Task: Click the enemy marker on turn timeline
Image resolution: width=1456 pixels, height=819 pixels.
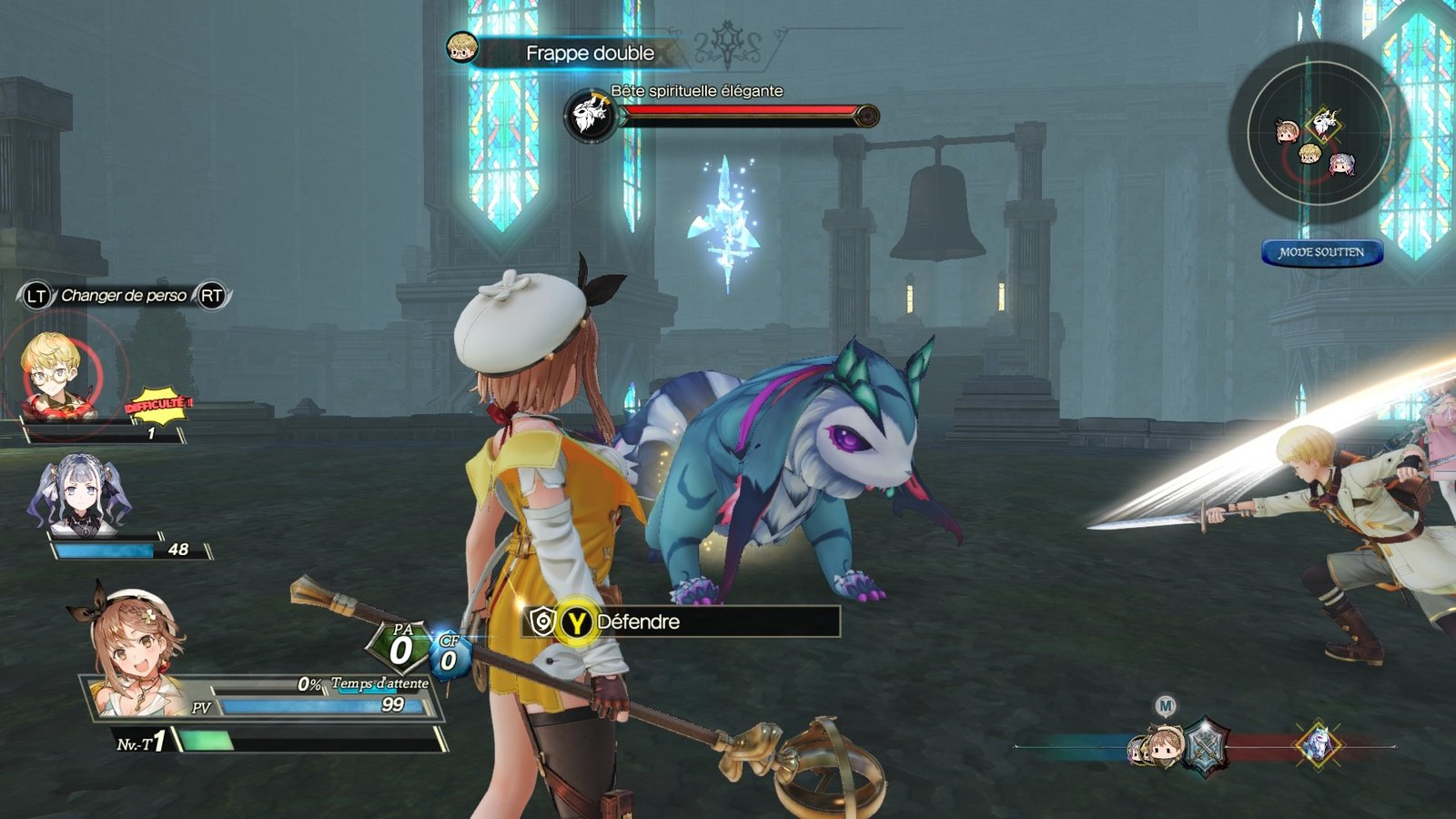Action: pos(1318,745)
